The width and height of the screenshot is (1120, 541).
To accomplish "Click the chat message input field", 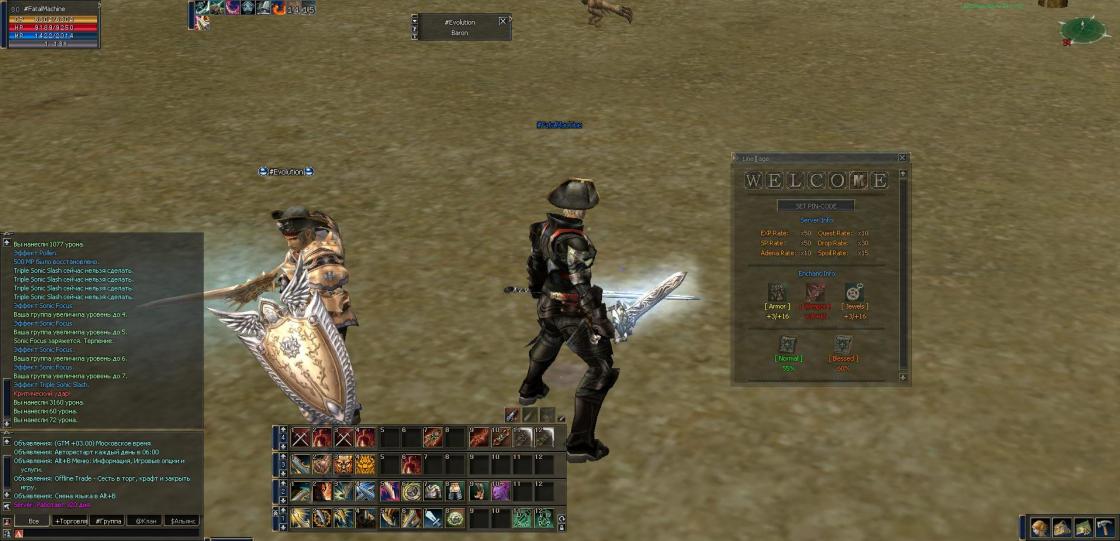I will click(110, 534).
